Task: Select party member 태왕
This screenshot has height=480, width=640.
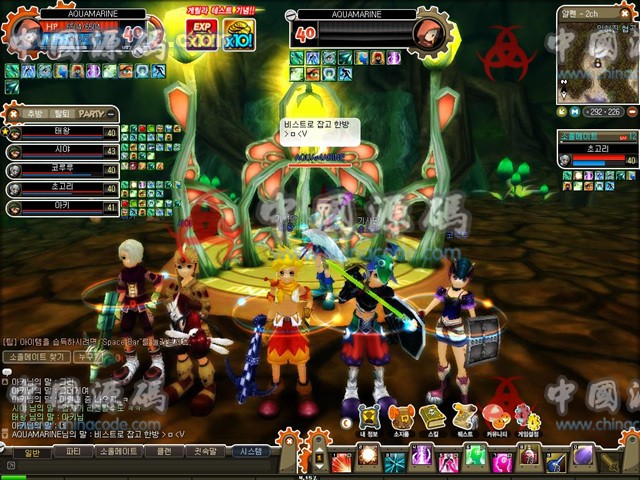Action: (62, 132)
